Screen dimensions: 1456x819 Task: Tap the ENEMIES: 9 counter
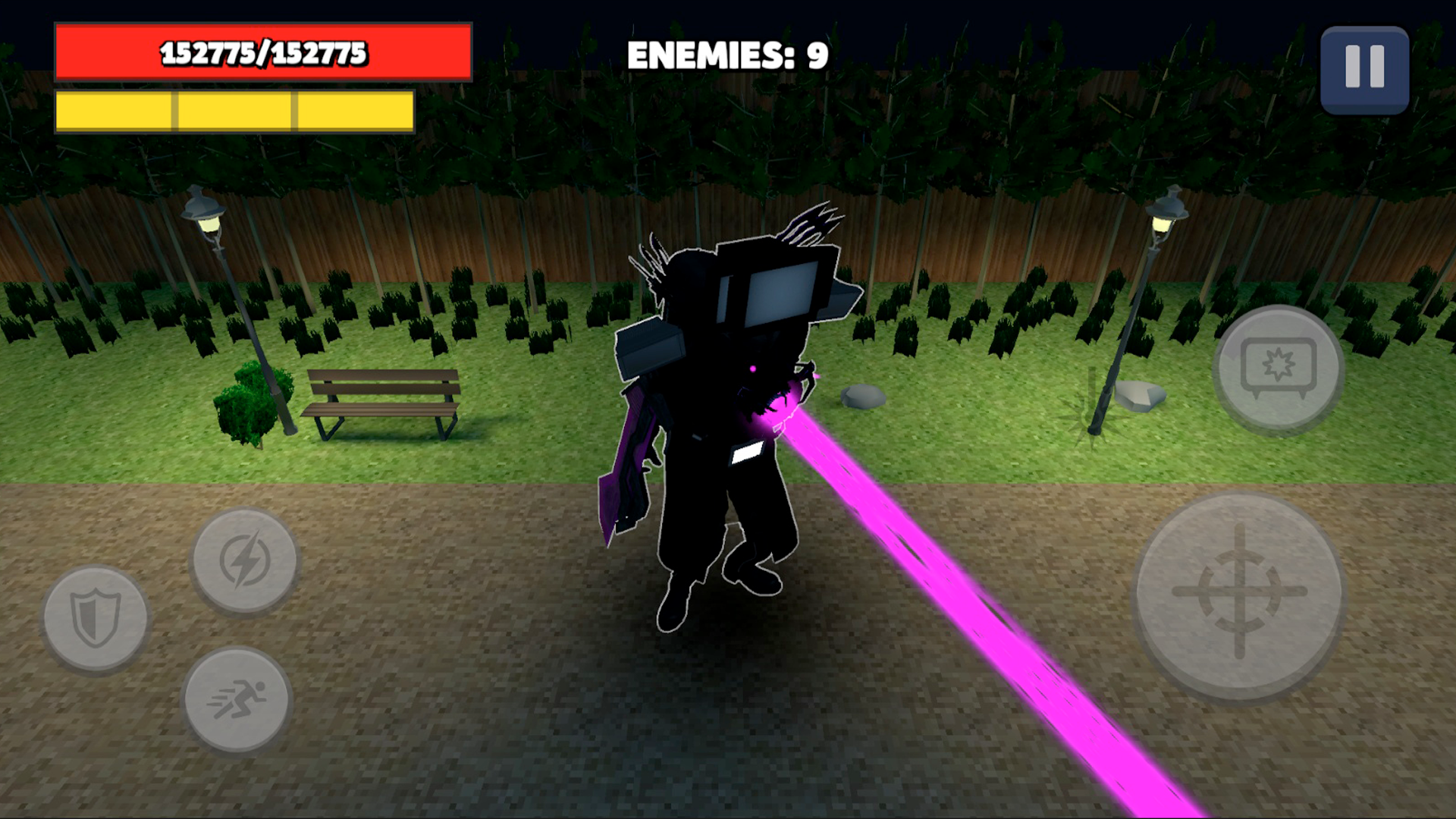pyautogui.click(x=726, y=53)
